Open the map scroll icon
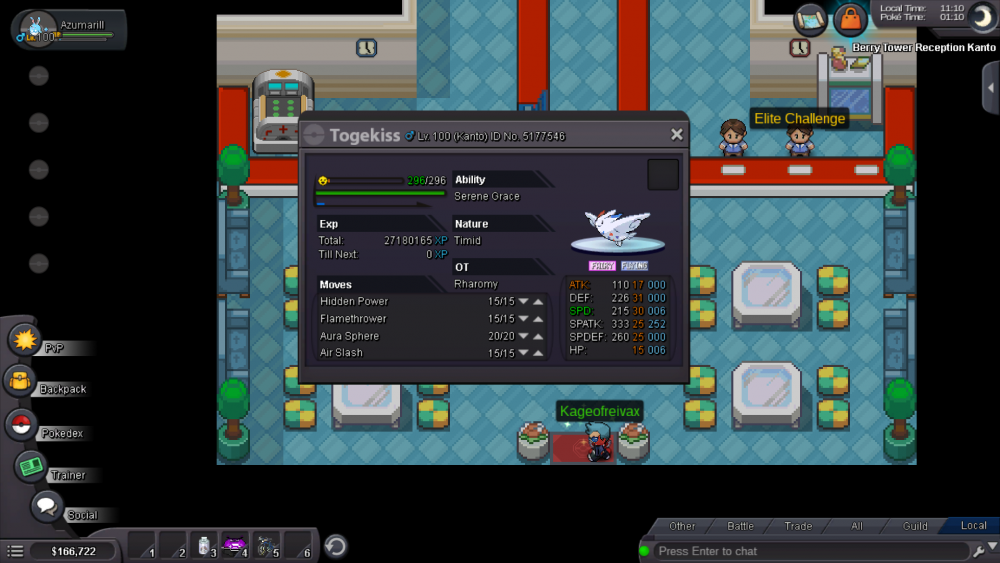 point(811,18)
